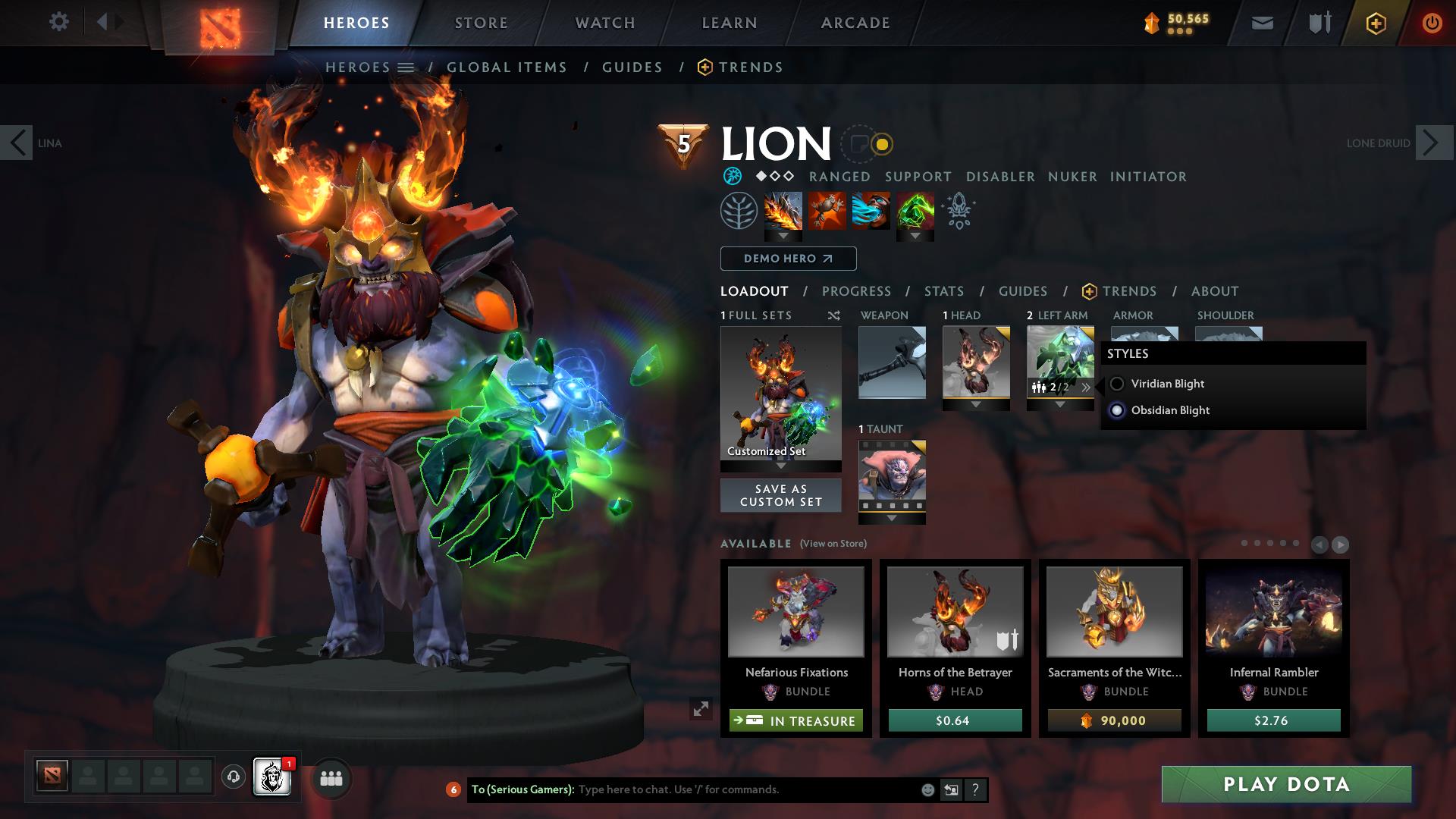Image resolution: width=1456 pixels, height=819 pixels.
Task: Open the Left Arm styles chevron
Action: [1087, 387]
